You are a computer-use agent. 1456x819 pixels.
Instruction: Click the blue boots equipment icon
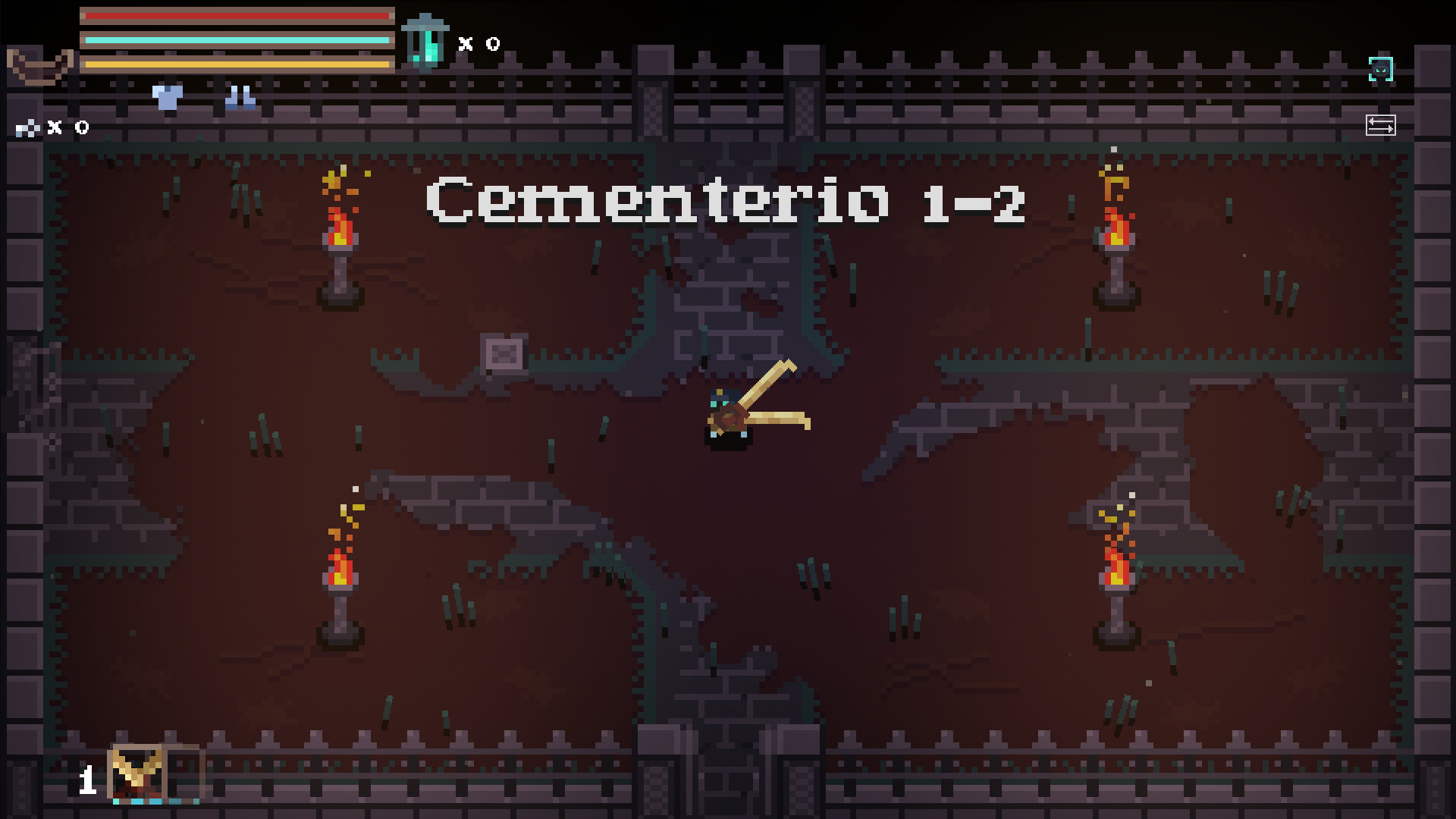click(x=239, y=96)
